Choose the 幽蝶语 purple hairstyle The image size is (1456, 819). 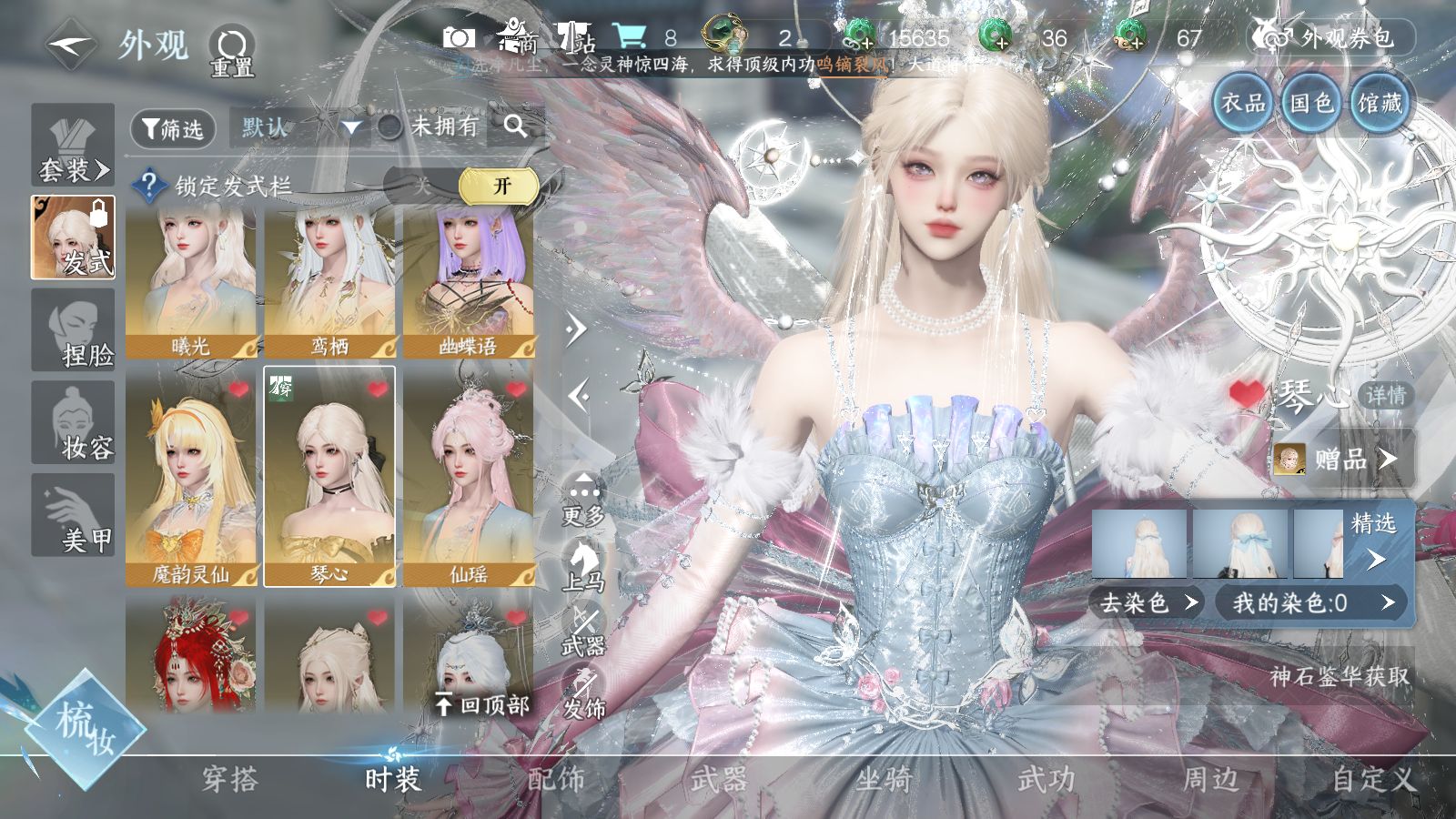pos(469,282)
